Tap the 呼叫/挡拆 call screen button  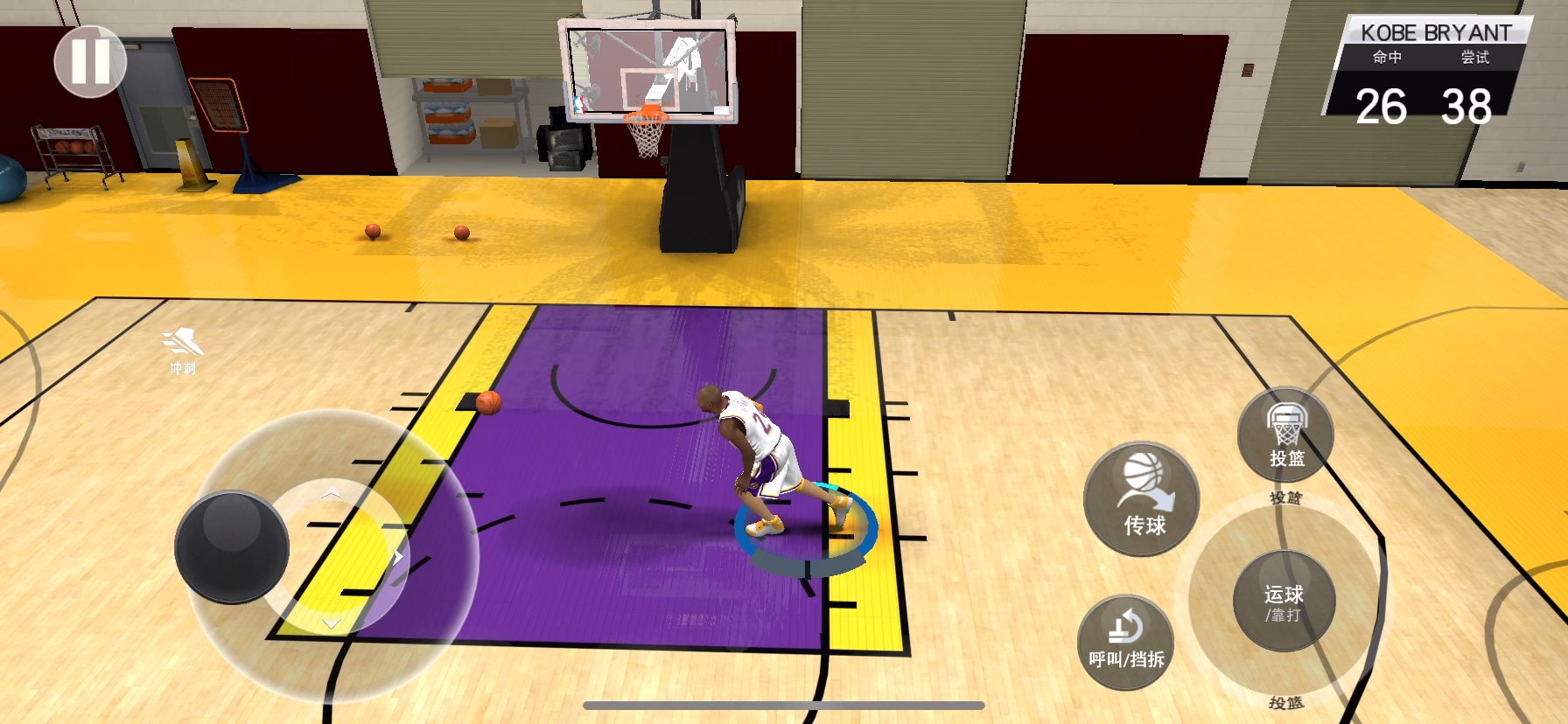coord(1125,642)
